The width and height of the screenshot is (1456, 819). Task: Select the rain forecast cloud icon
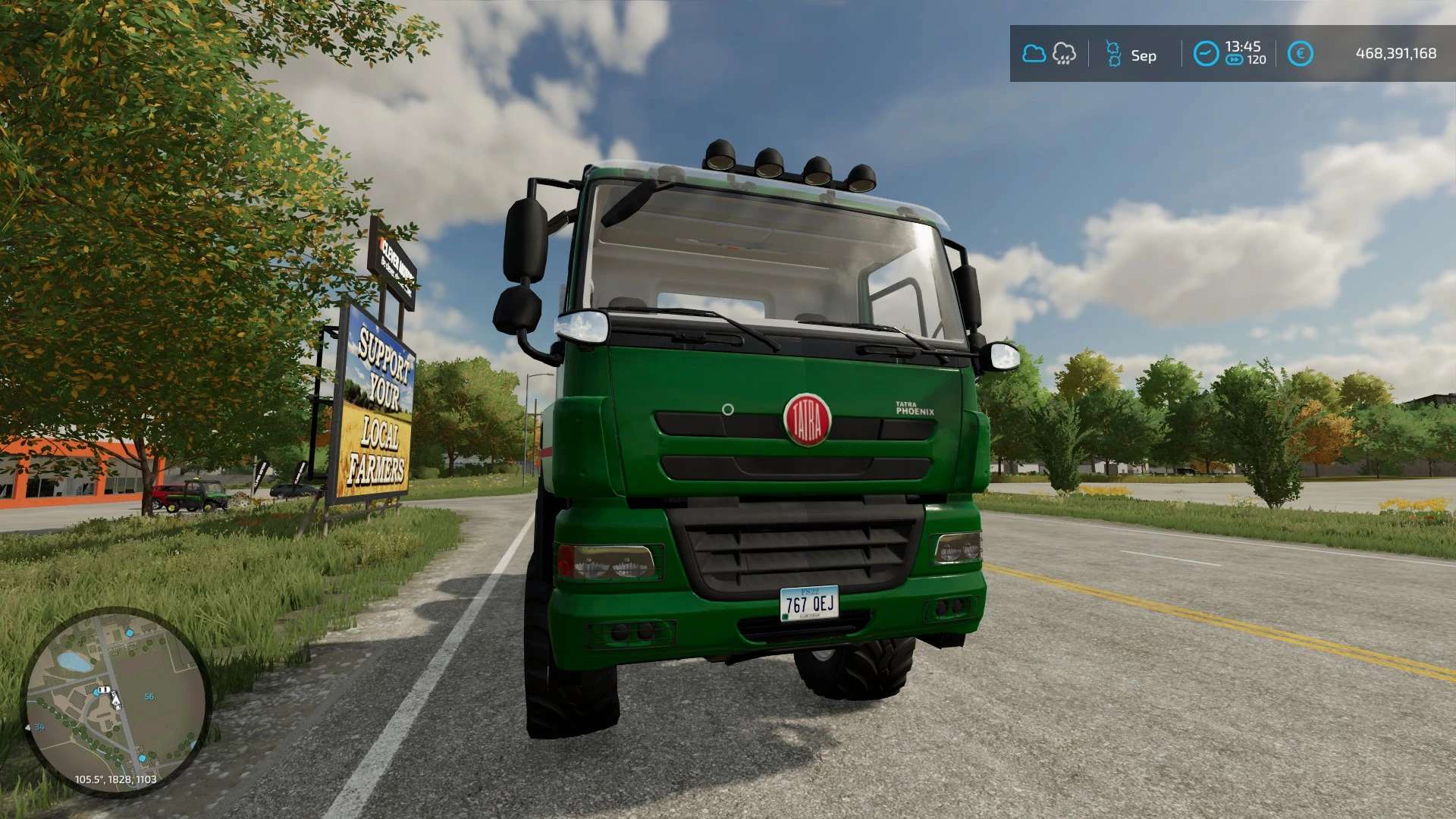pos(1064,54)
